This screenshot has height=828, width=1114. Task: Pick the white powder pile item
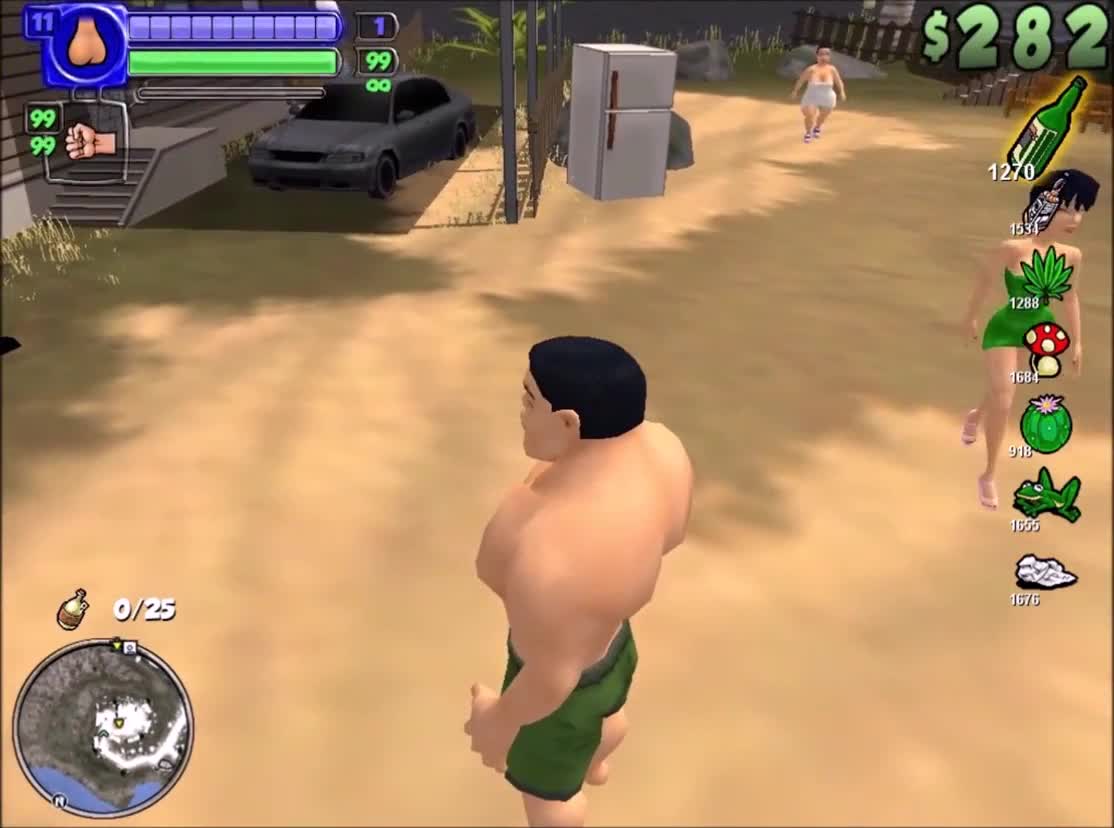1045,572
